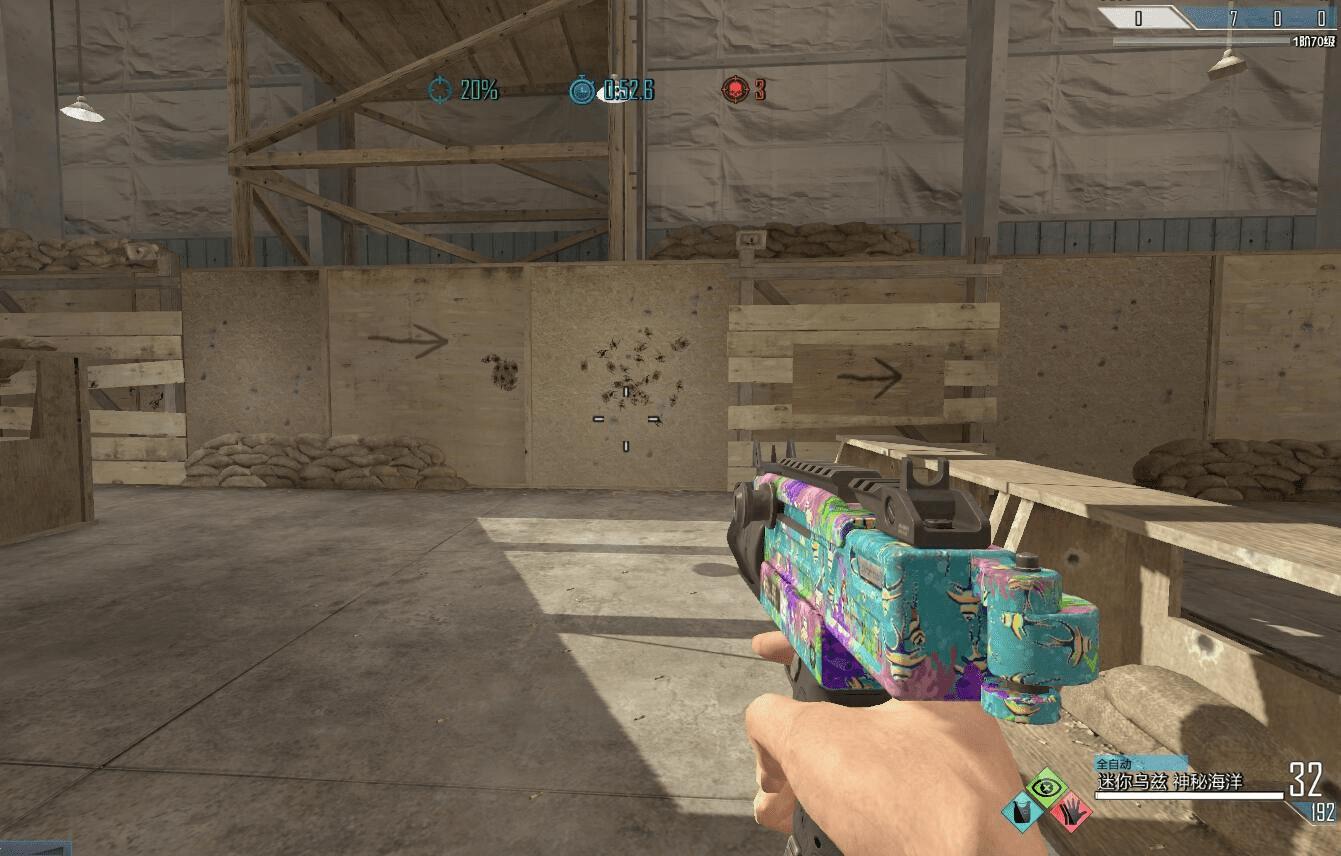
Task: Click the green crossed-eye perk icon
Action: (x=1047, y=789)
